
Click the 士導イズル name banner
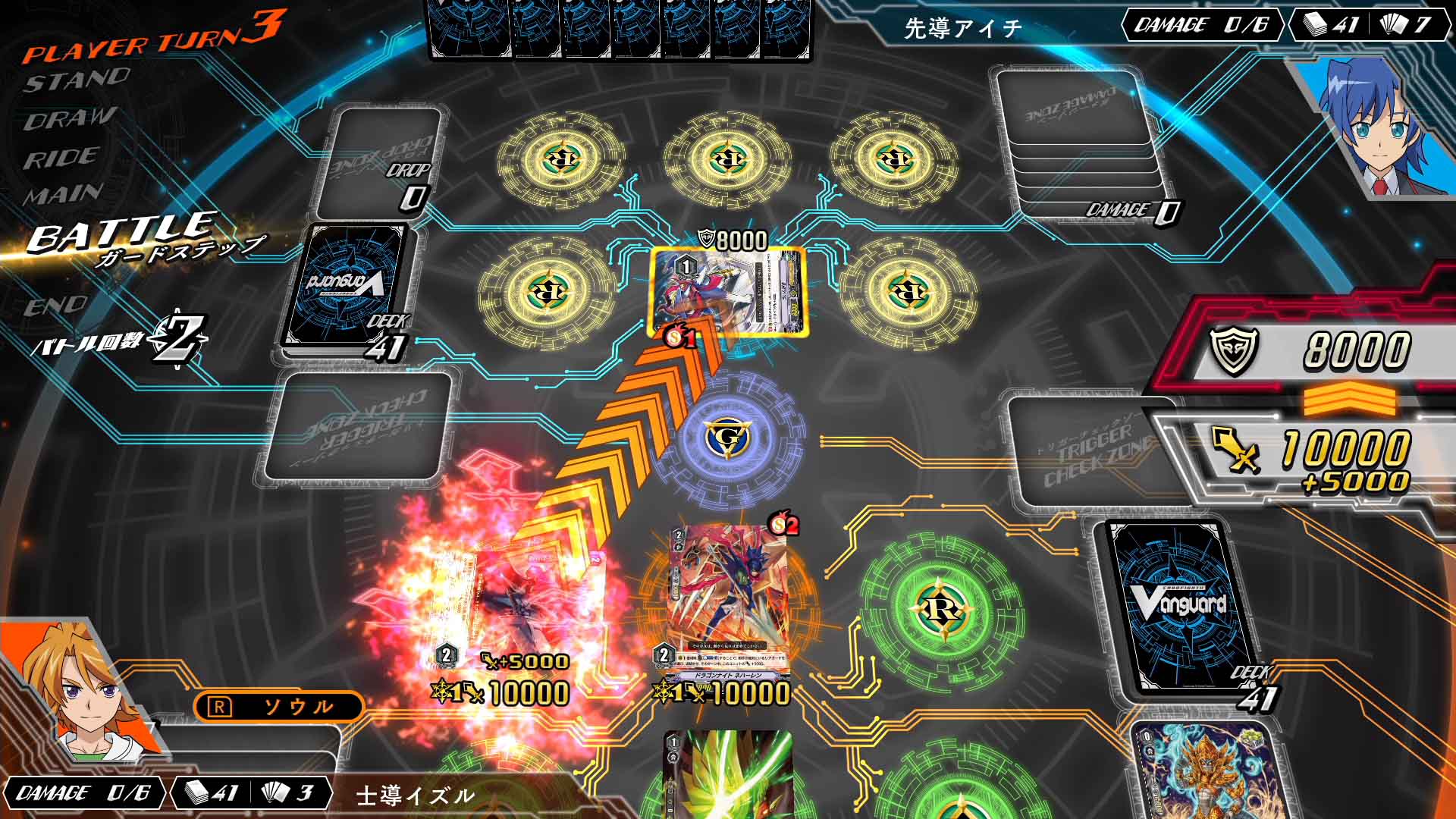click(413, 795)
